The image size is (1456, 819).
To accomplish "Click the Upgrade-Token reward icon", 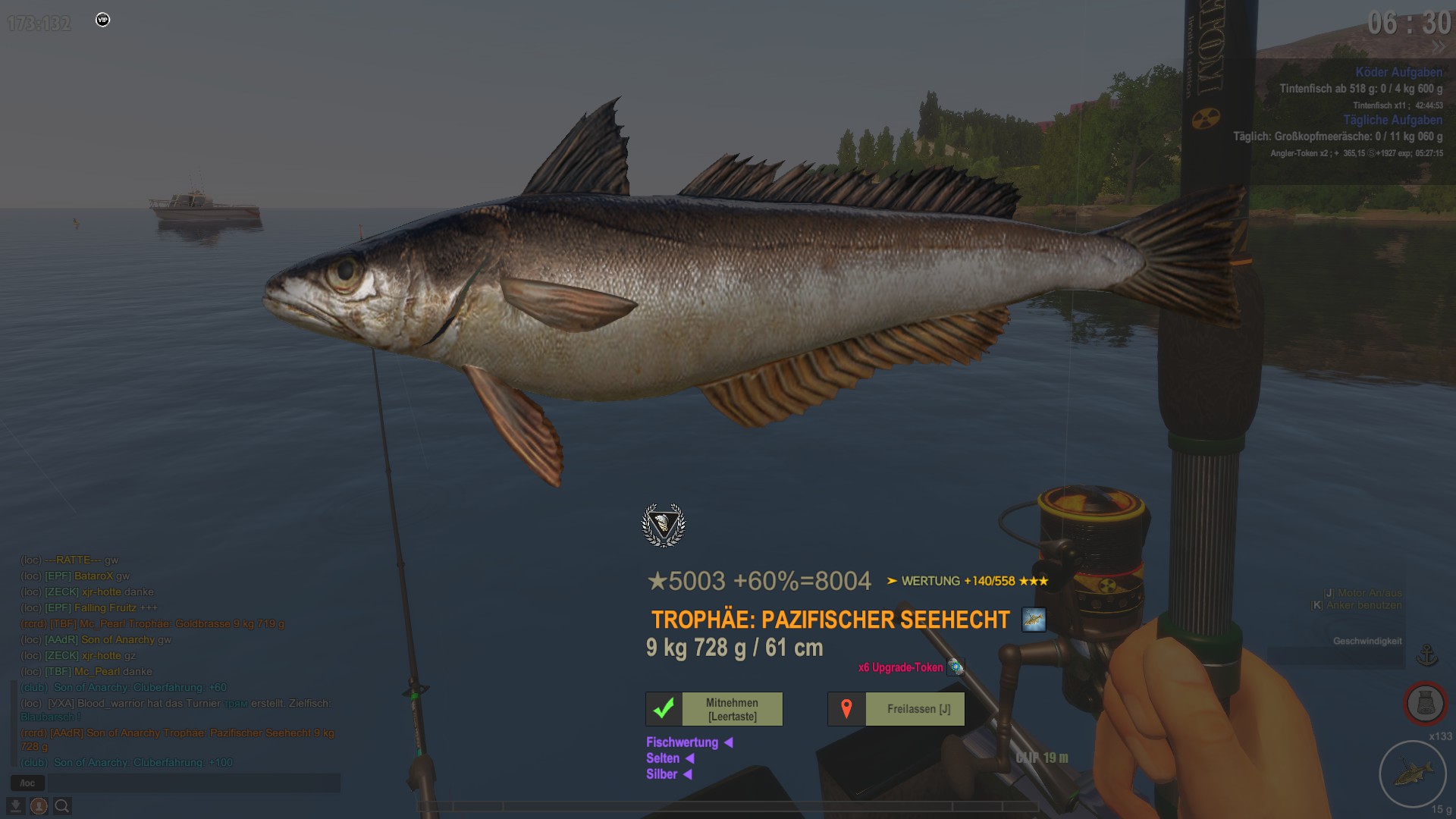I will tap(955, 667).
